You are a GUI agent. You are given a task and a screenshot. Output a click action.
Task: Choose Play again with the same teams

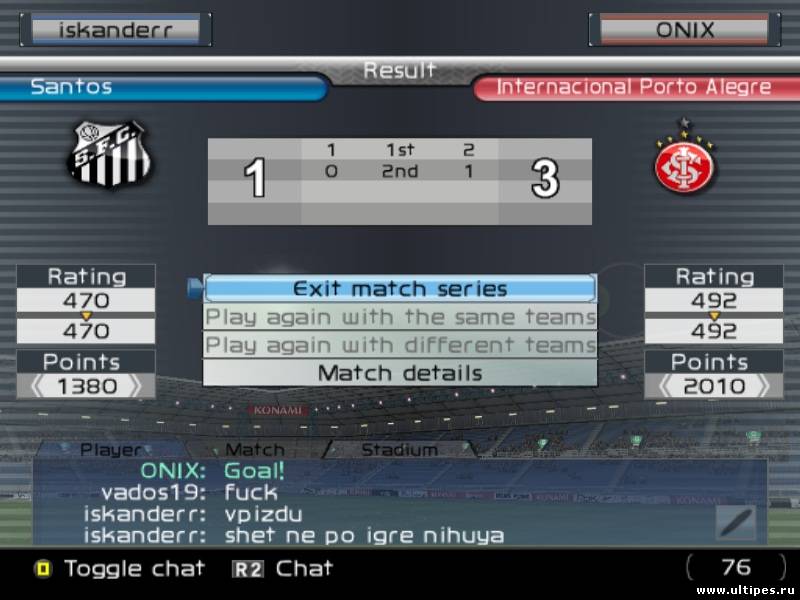(x=400, y=317)
